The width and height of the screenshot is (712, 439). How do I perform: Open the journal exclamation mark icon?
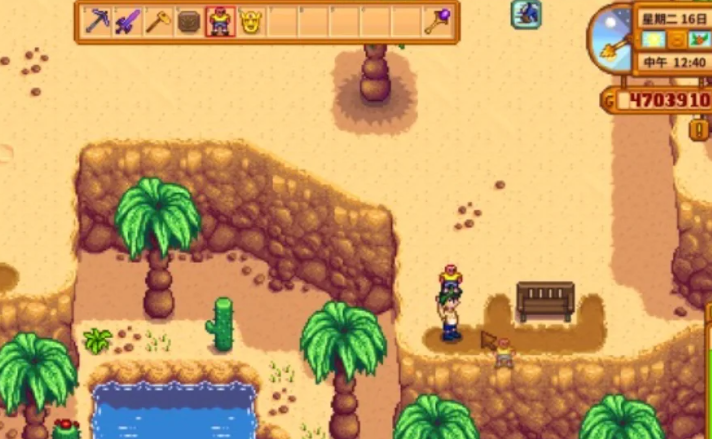pyautogui.click(x=699, y=129)
